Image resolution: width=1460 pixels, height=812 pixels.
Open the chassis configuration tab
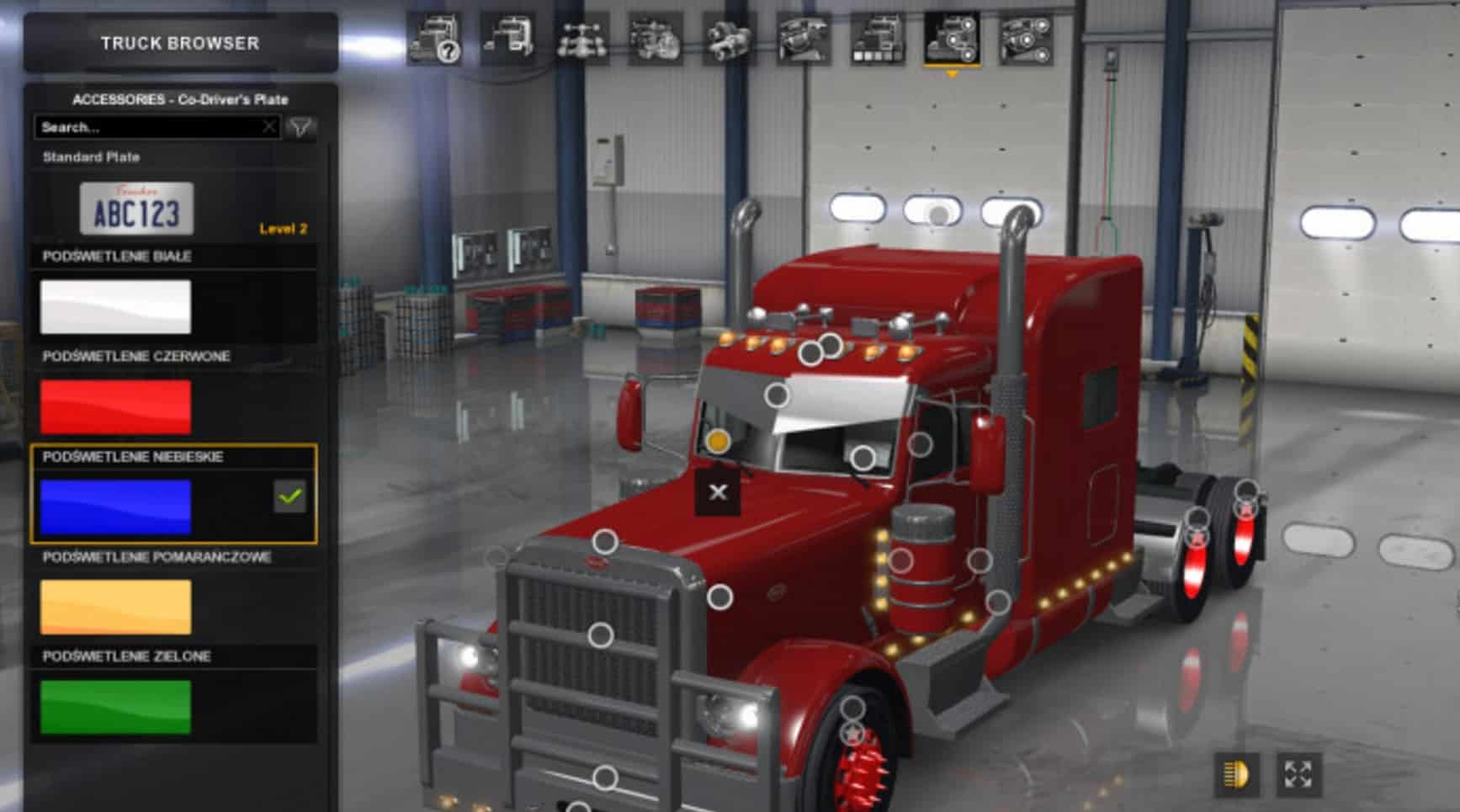[x=582, y=39]
